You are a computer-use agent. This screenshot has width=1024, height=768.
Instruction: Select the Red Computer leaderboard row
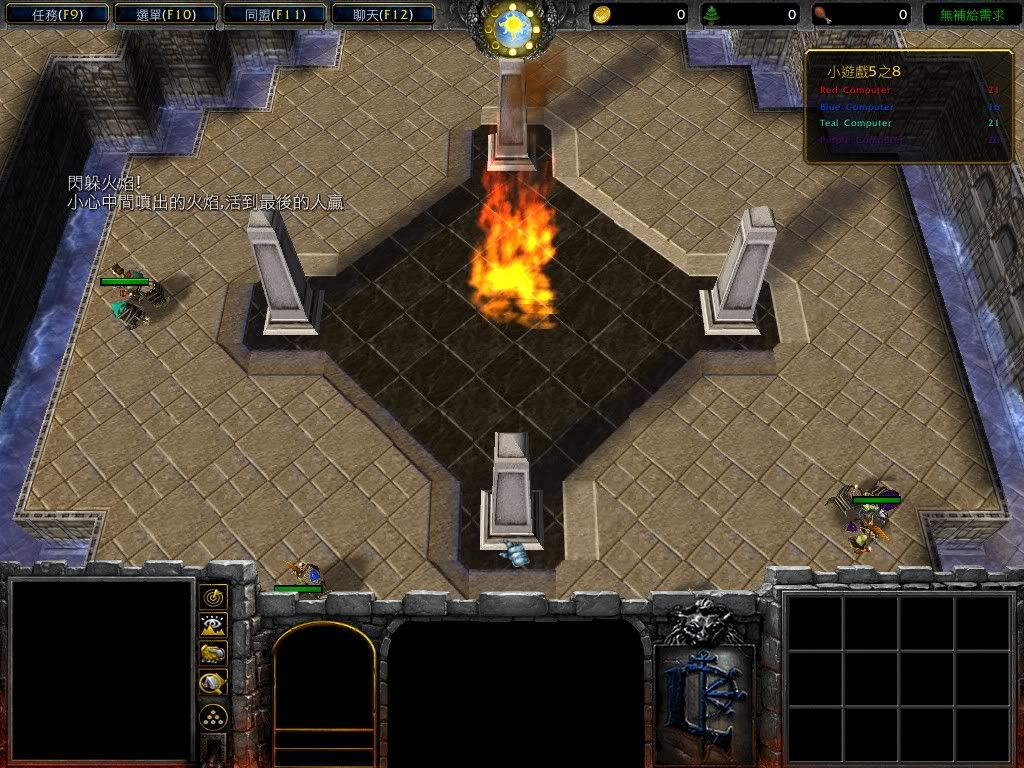[x=908, y=91]
